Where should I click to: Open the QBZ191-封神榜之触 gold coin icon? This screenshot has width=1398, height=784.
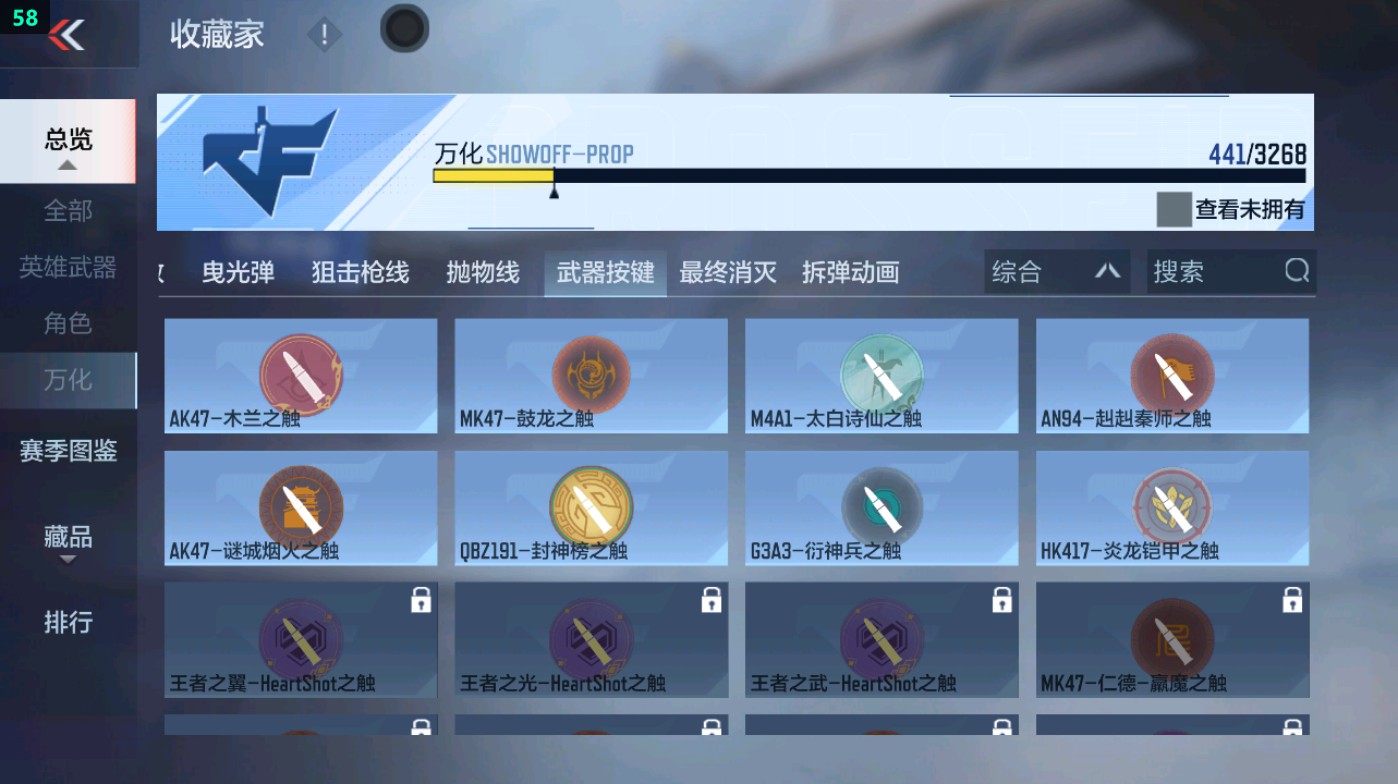590,503
